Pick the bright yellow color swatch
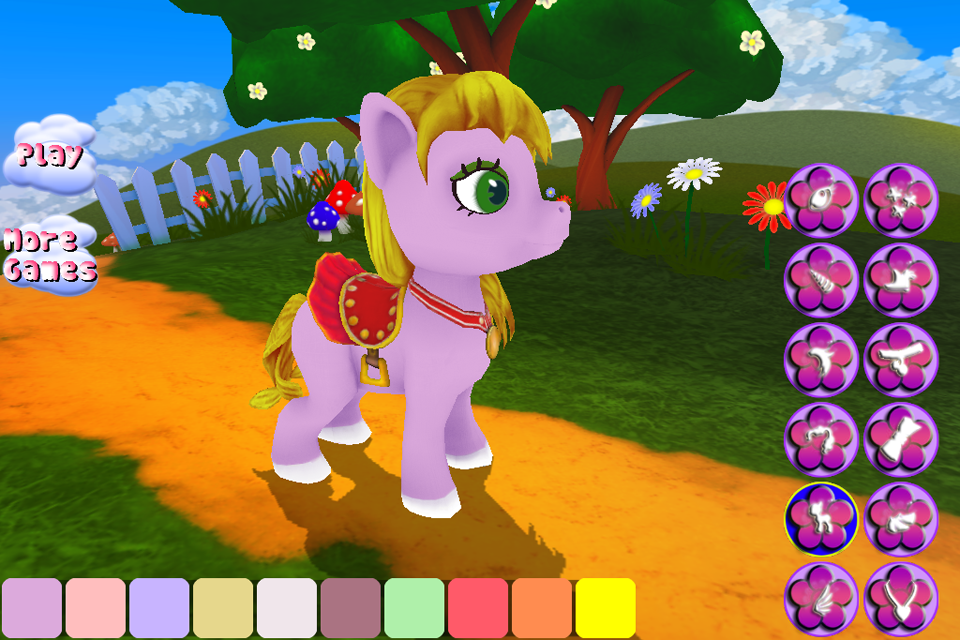Screen dimensions: 960x640 [x=606, y=608]
